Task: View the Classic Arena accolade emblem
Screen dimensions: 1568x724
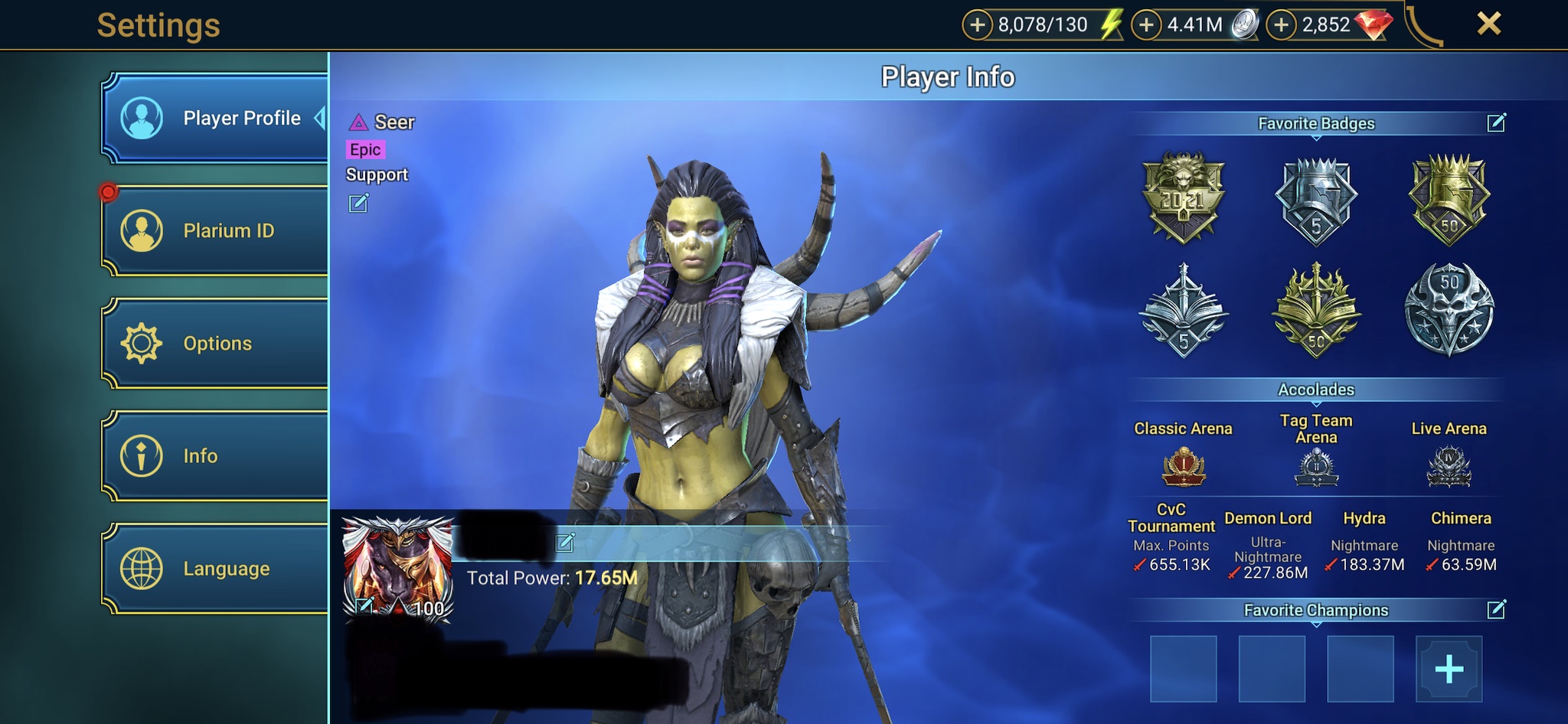Action: (x=1184, y=466)
